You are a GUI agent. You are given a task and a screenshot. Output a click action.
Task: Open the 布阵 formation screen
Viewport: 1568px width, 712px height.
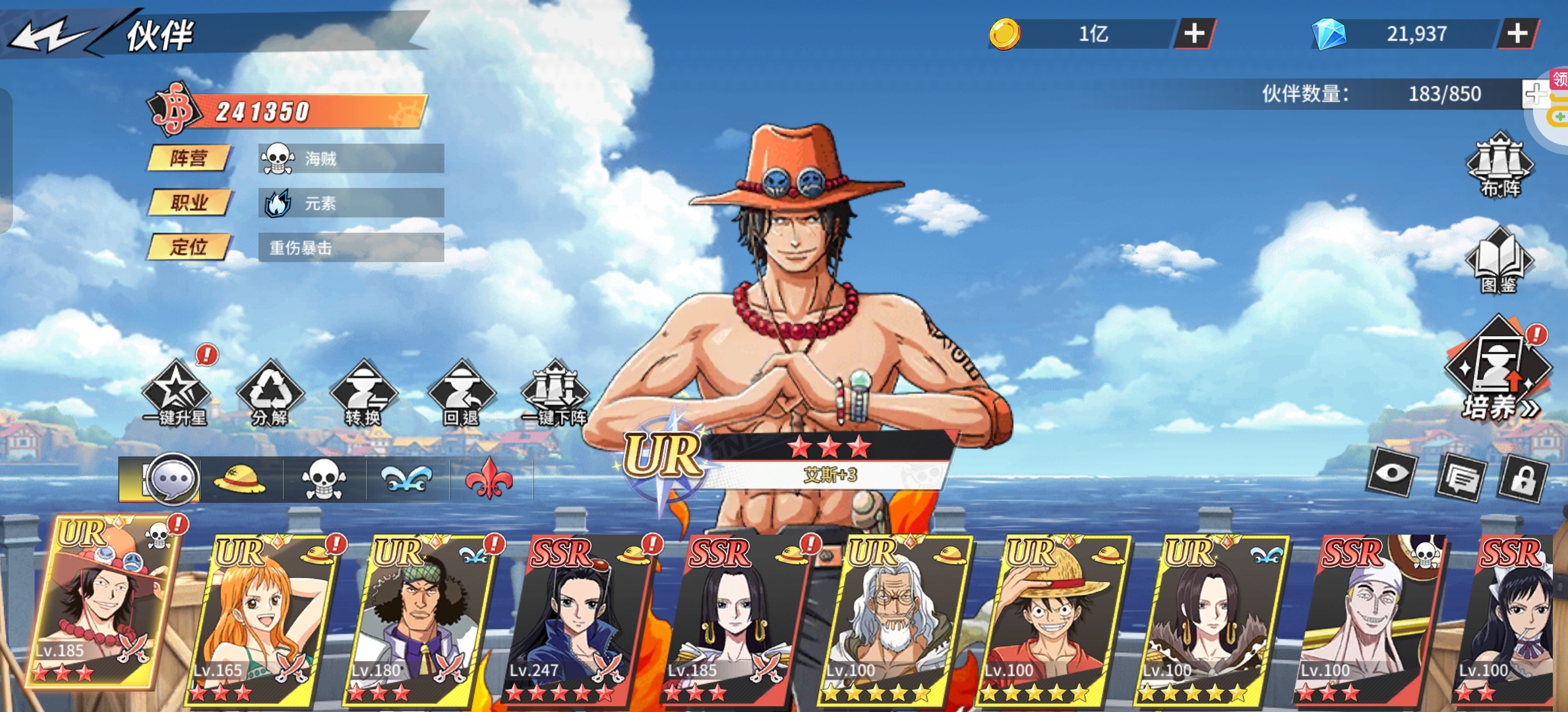pos(1500,165)
